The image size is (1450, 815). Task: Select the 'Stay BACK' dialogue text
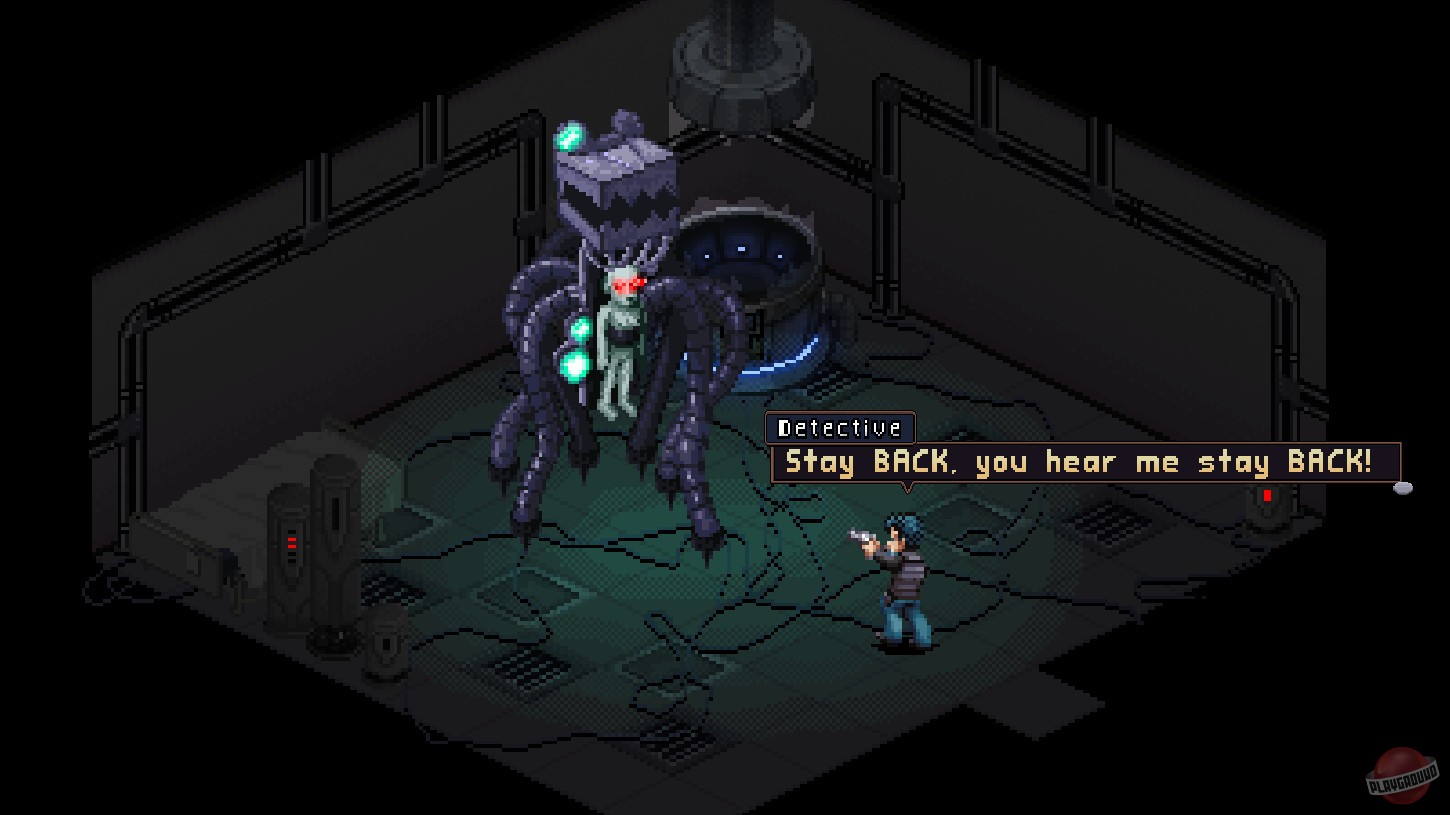tap(1080, 463)
